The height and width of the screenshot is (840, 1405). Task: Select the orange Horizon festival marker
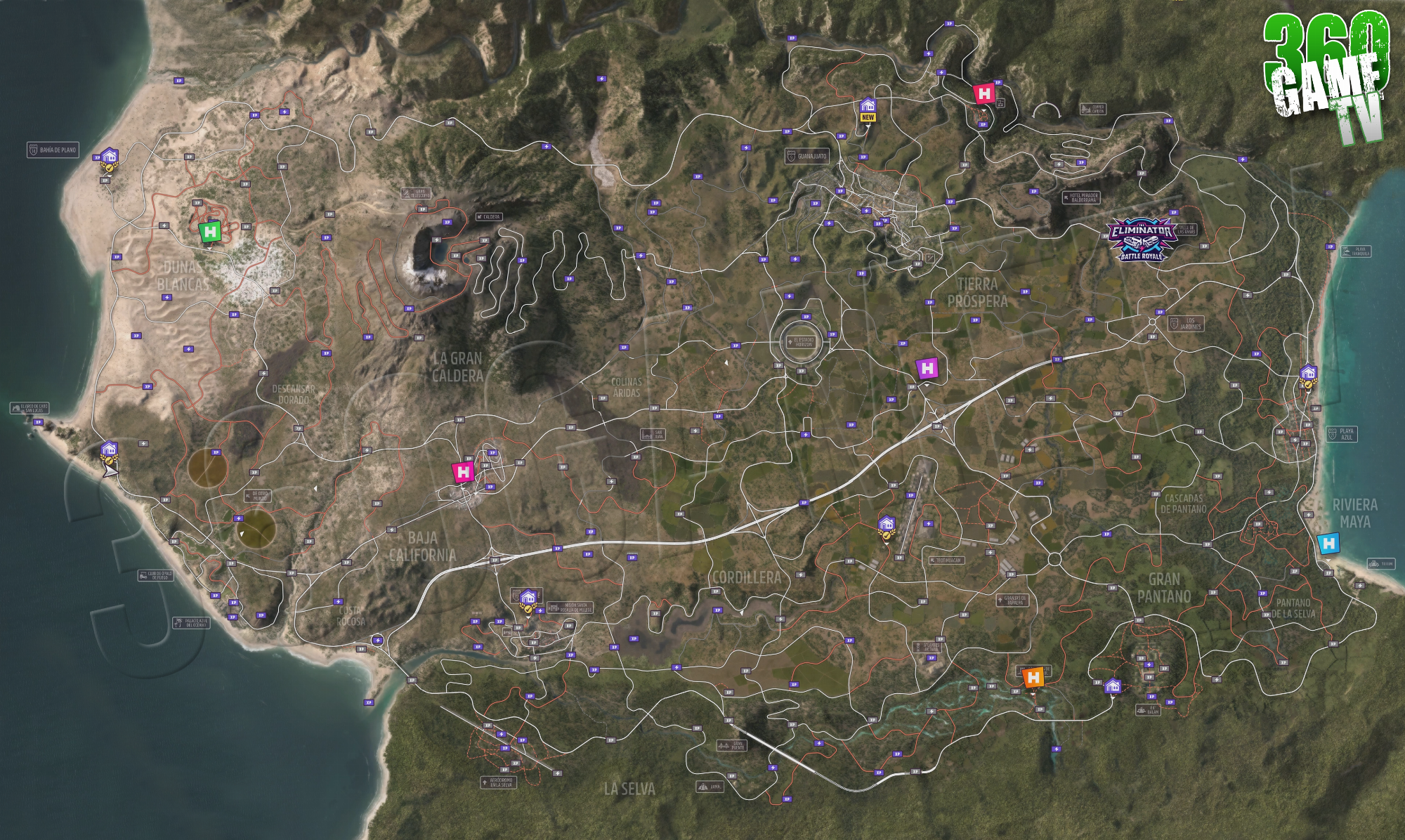coord(1033,678)
